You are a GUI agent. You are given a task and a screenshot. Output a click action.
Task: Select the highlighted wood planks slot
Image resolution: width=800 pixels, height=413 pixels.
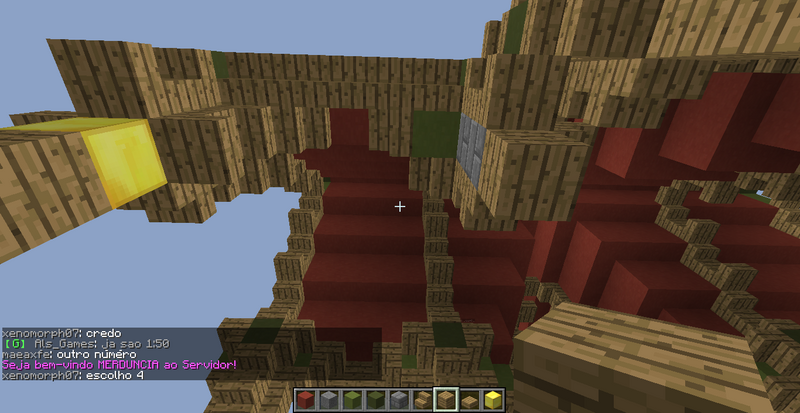446,401
